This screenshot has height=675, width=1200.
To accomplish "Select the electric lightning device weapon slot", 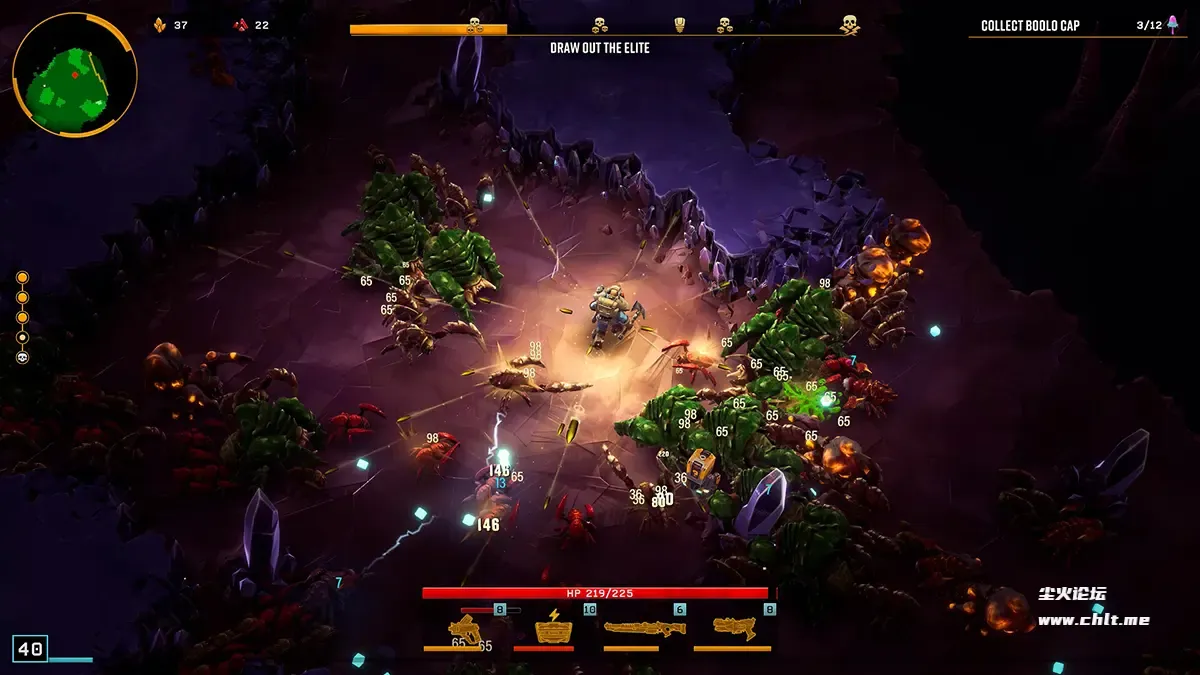I will pyautogui.click(x=553, y=629).
